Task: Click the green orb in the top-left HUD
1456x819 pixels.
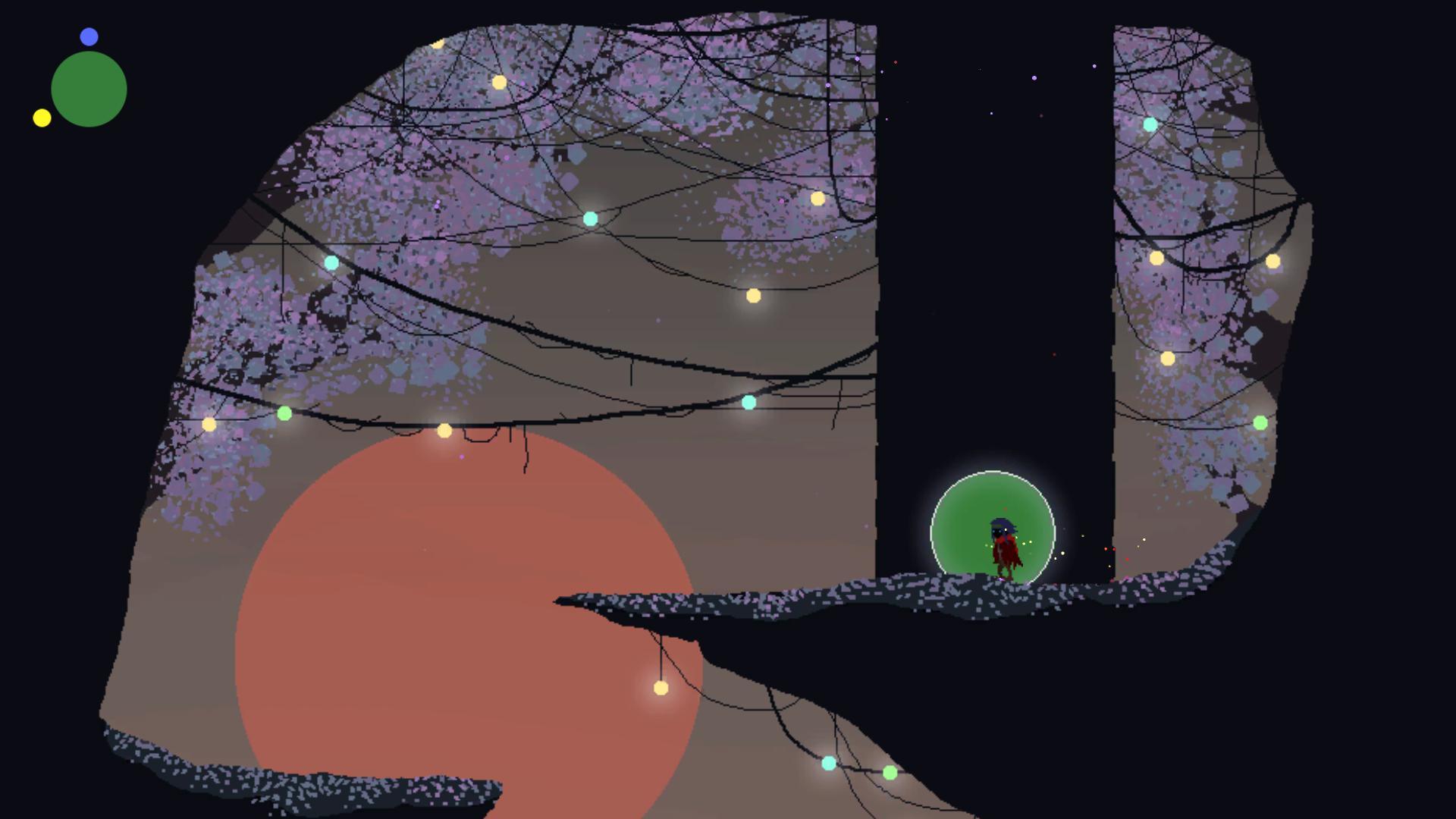Action: tap(87, 88)
